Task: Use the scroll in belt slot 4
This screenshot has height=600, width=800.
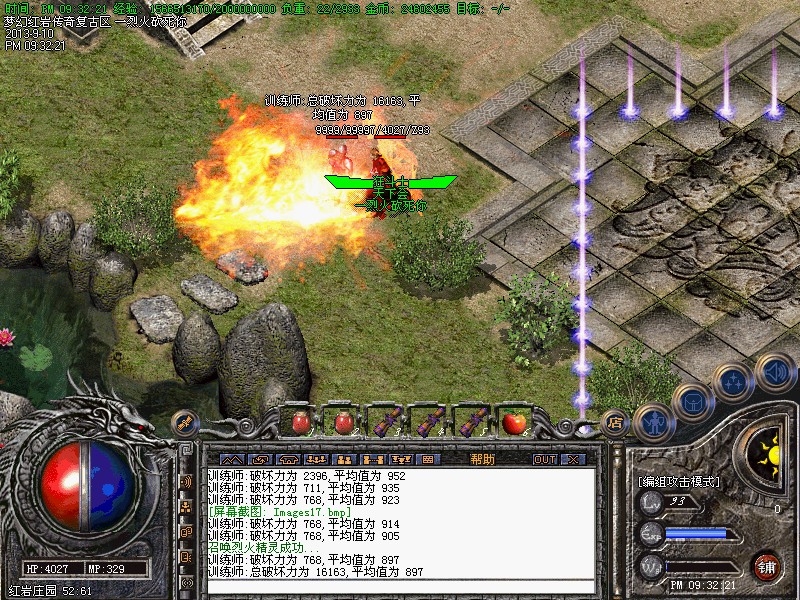Action: (429, 421)
